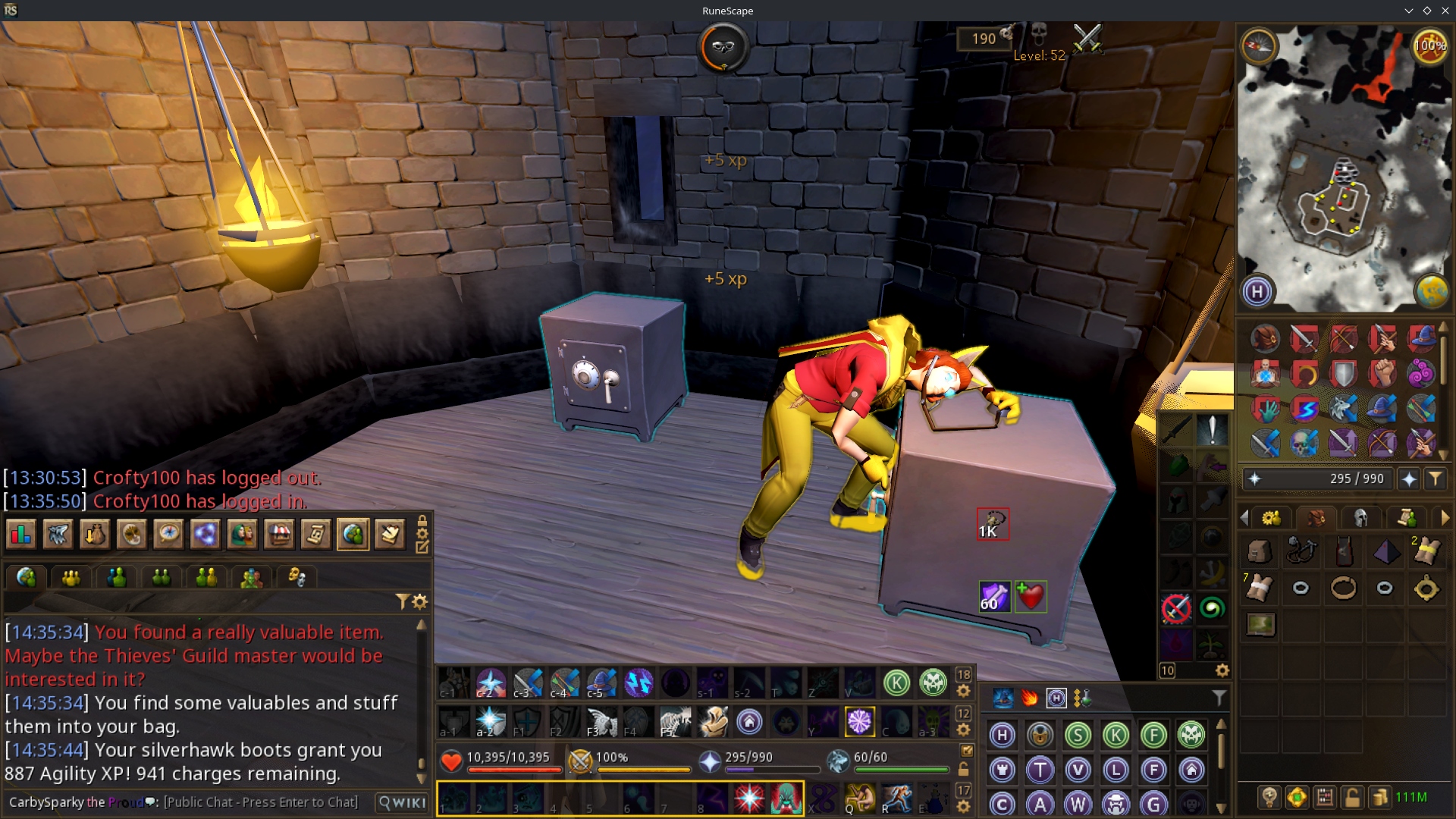This screenshot has height=819, width=1456.
Task: Activate the crossed swords combat icon
Action: 1087,38
